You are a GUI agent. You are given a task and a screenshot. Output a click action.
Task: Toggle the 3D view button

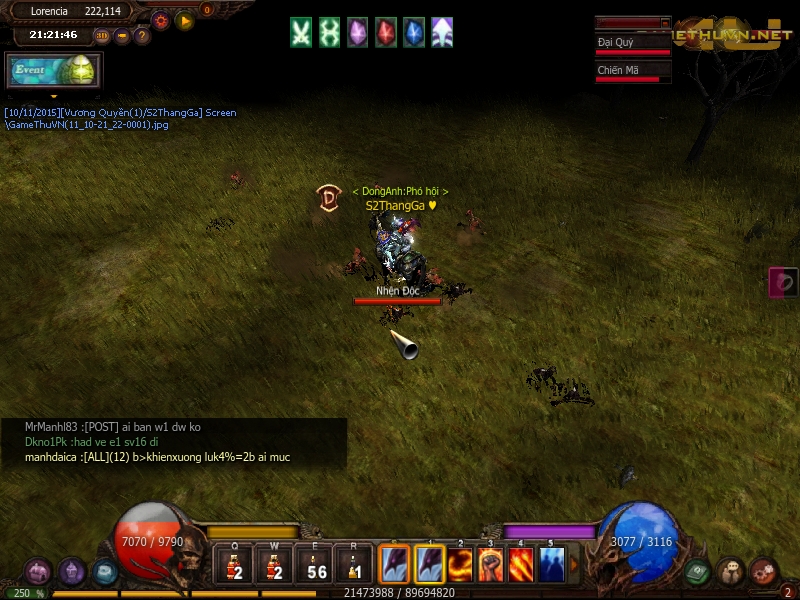coord(102,36)
